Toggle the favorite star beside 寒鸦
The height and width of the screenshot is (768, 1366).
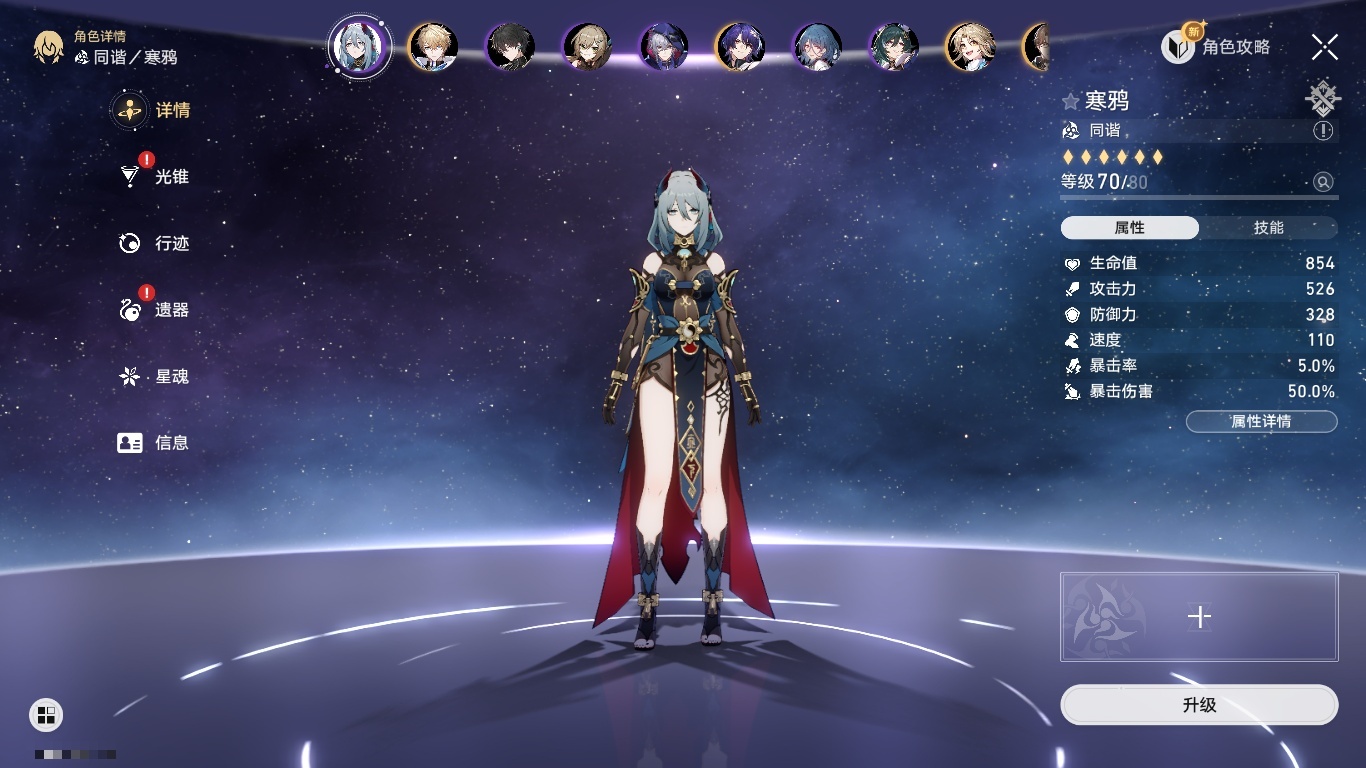(x=1071, y=102)
